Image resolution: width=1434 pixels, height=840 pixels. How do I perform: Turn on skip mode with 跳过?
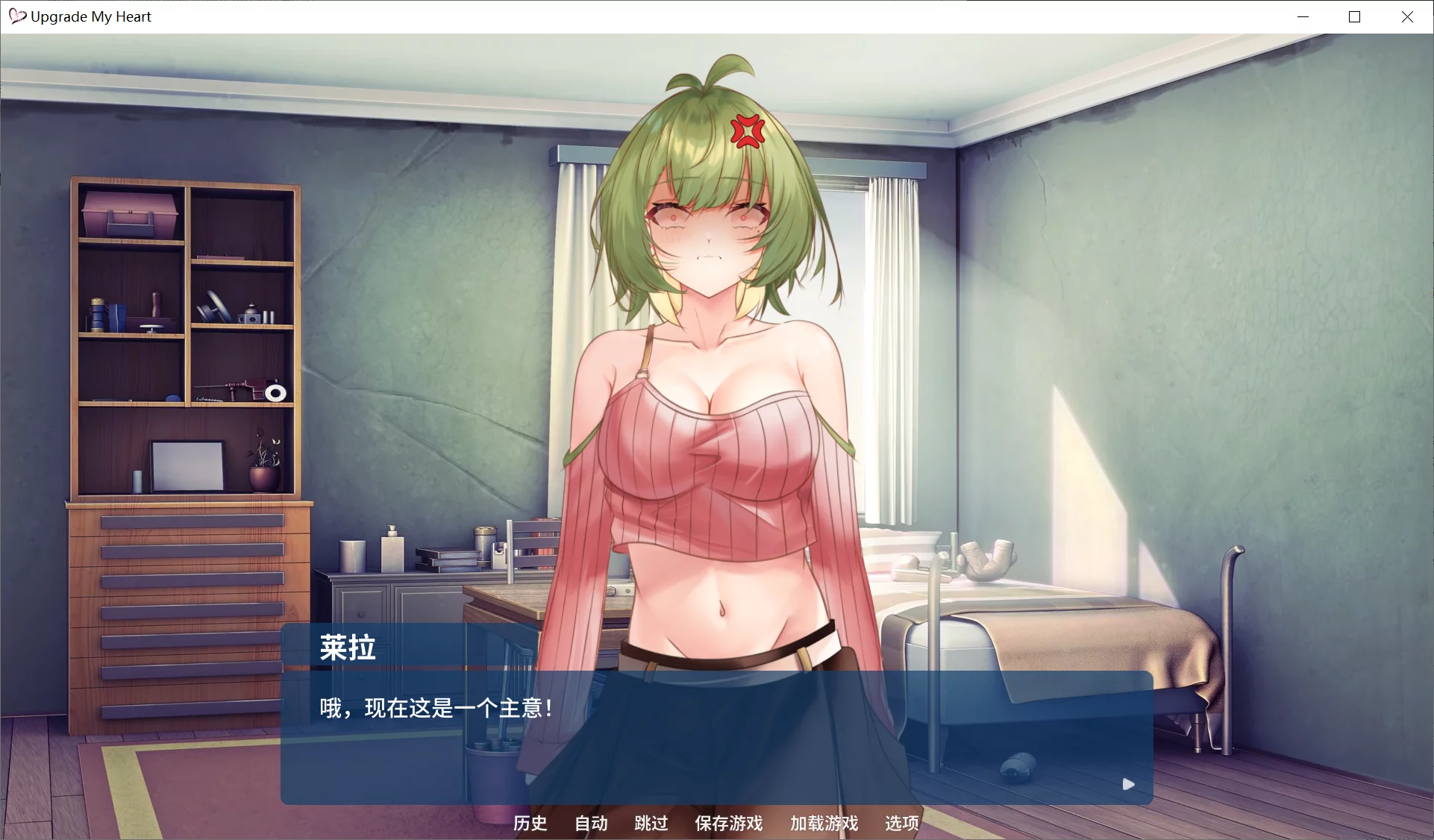click(650, 824)
